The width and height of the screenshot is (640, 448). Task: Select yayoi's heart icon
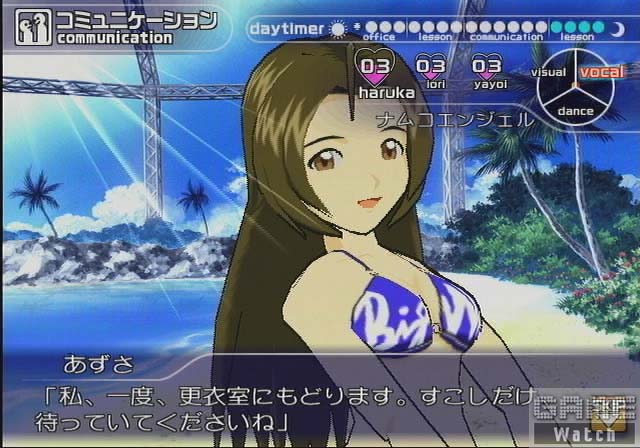click(x=486, y=67)
